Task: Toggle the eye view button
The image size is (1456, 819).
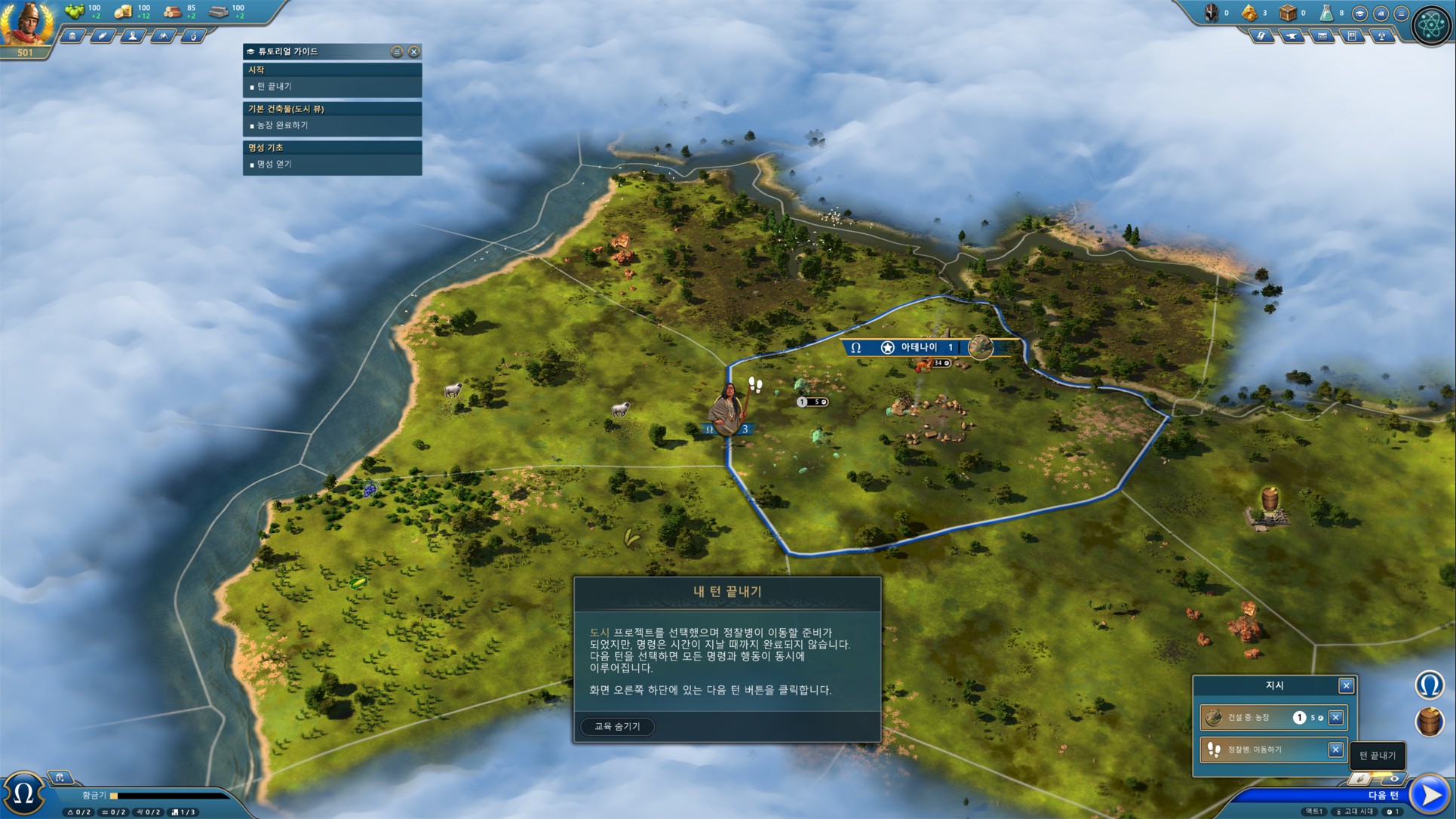Action: coord(1394,778)
